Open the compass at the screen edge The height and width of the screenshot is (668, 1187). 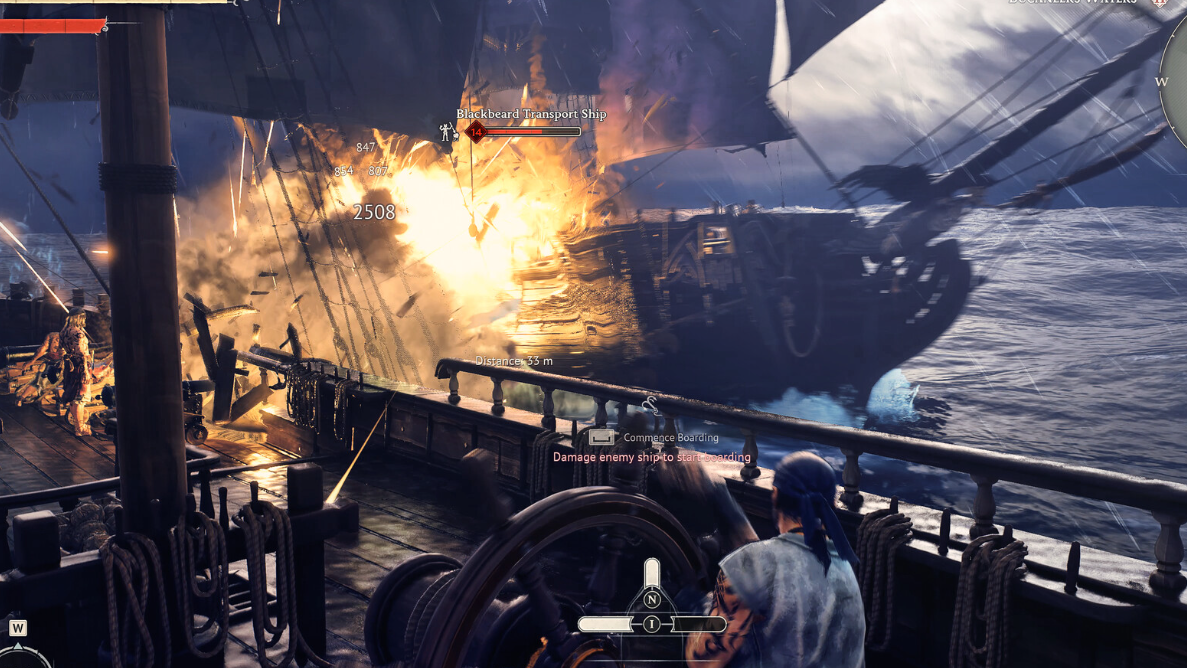click(1176, 82)
